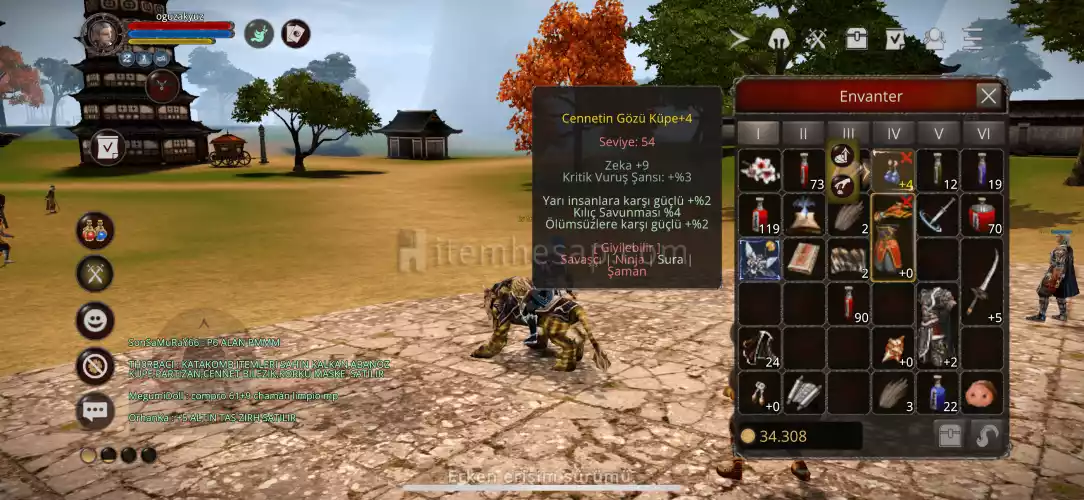Screen dimensions: 1084x500
Task: Select the red potion stack of 119
Action: pyautogui.click(x=759, y=215)
